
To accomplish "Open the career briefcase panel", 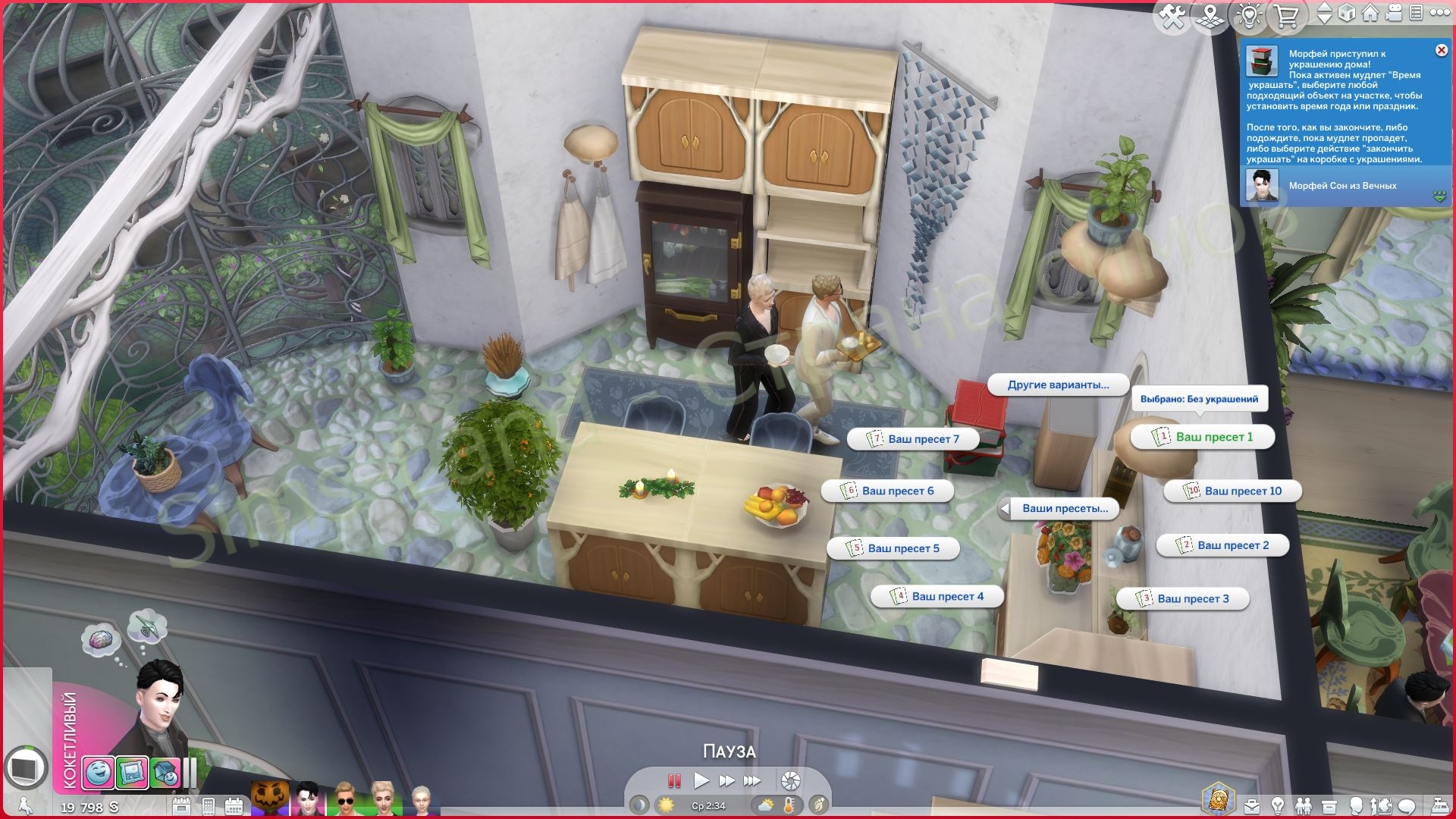I will point(1251,805).
